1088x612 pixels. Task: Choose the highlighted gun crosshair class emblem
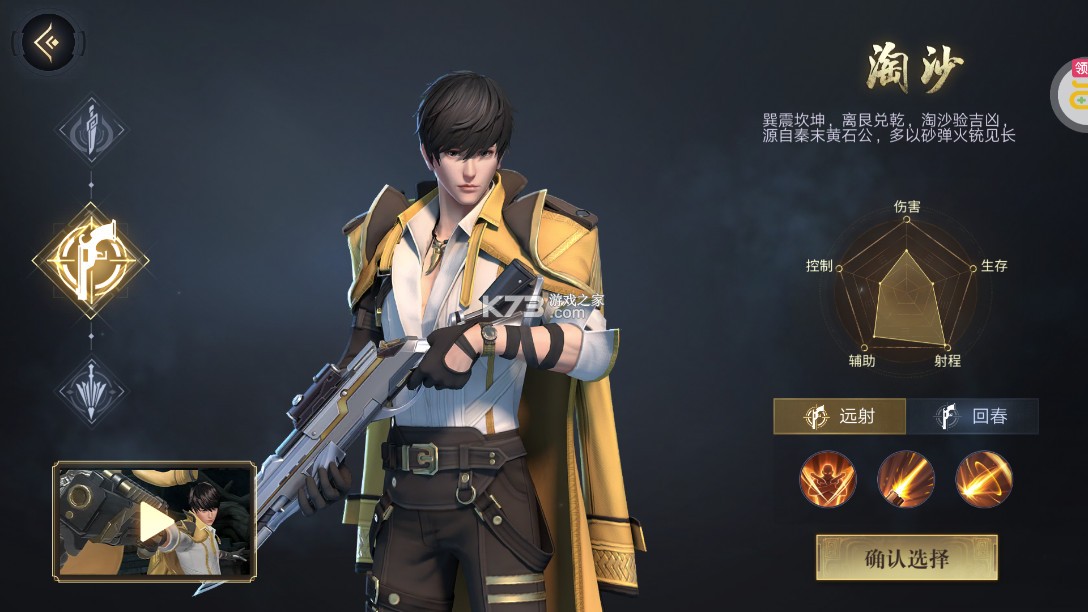point(91,260)
